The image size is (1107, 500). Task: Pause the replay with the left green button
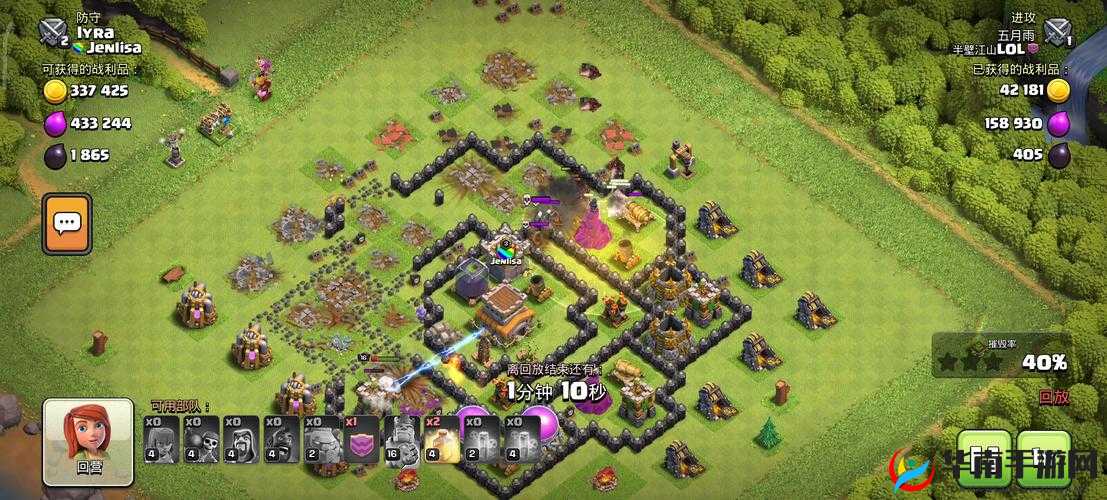click(984, 458)
